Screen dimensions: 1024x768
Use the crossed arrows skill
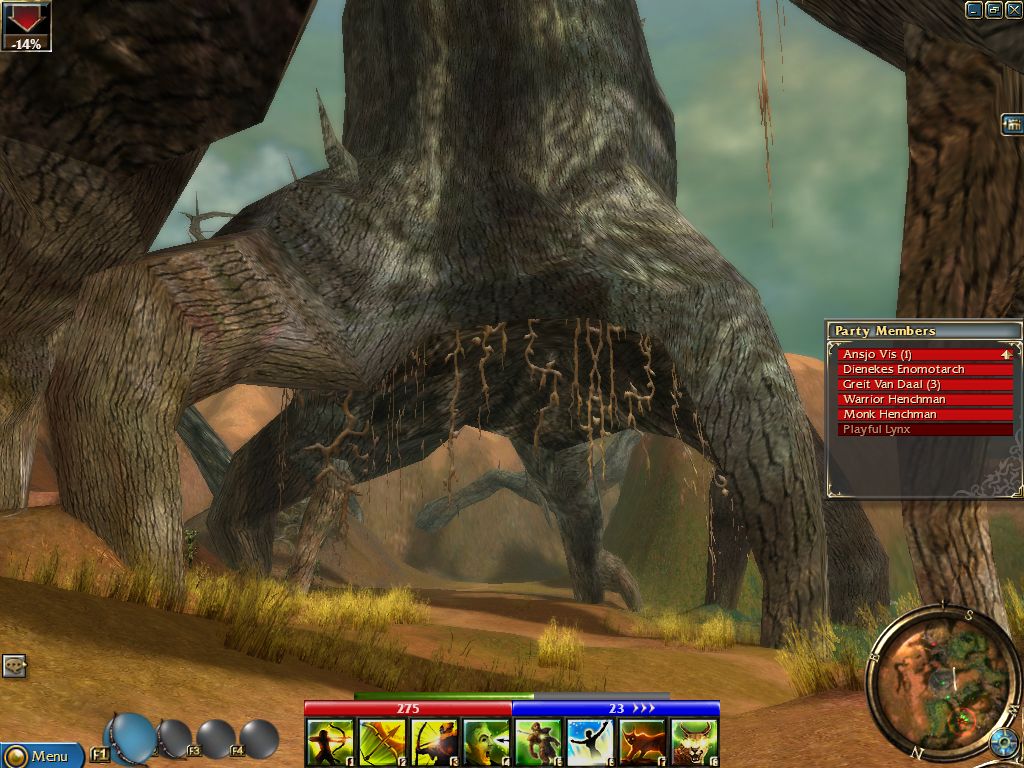[x=382, y=743]
